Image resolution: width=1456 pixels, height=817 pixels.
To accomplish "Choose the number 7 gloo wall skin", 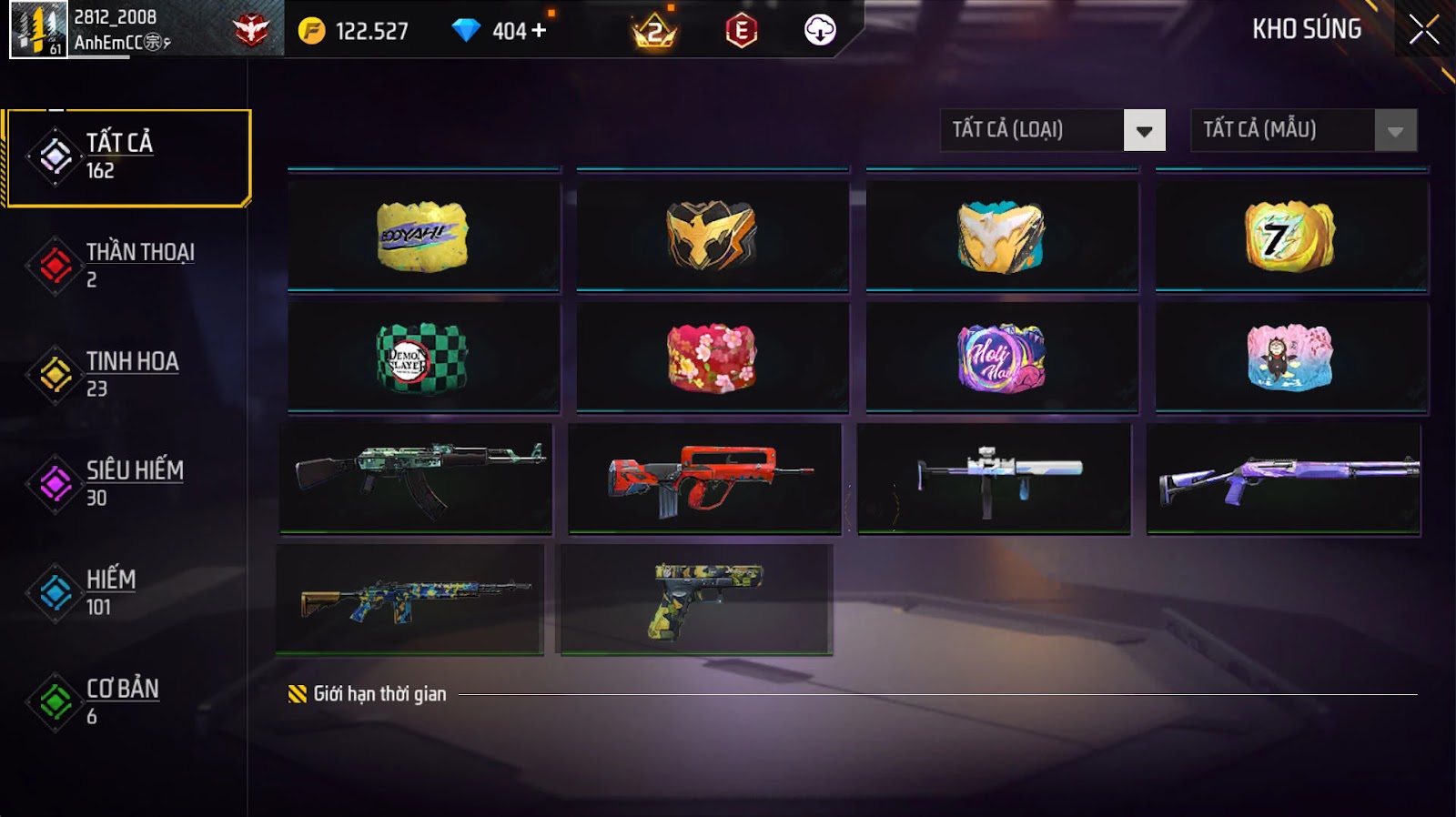I will coord(1290,237).
